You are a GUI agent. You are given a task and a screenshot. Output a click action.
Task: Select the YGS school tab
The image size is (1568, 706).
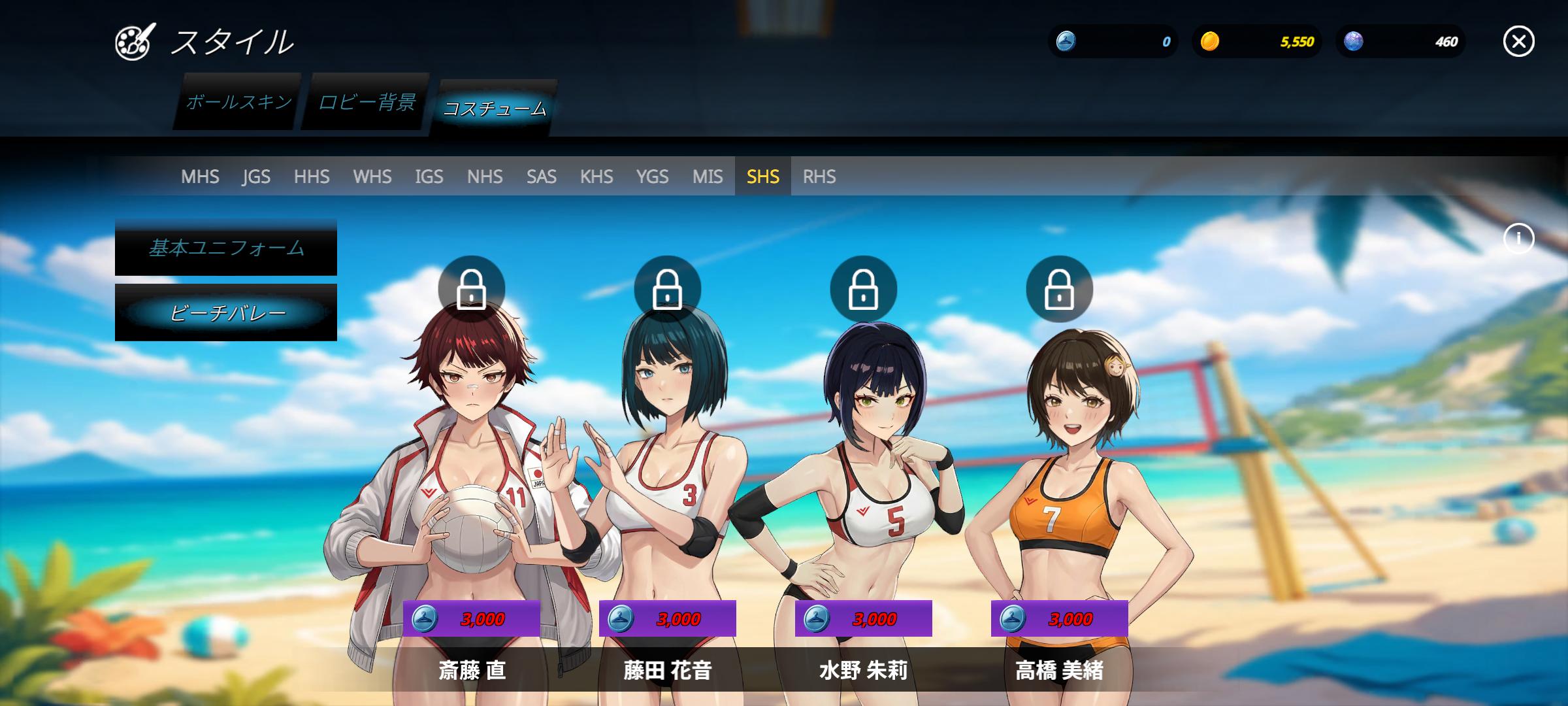(x=653, y=176)
